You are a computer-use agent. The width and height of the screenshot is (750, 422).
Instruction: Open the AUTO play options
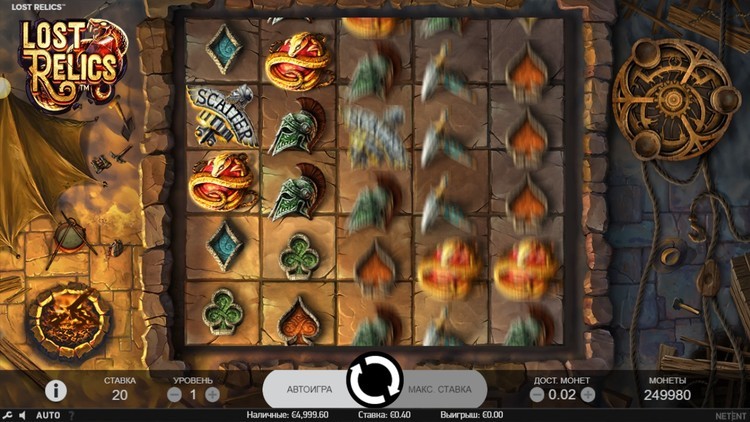[x=48, y=415]
